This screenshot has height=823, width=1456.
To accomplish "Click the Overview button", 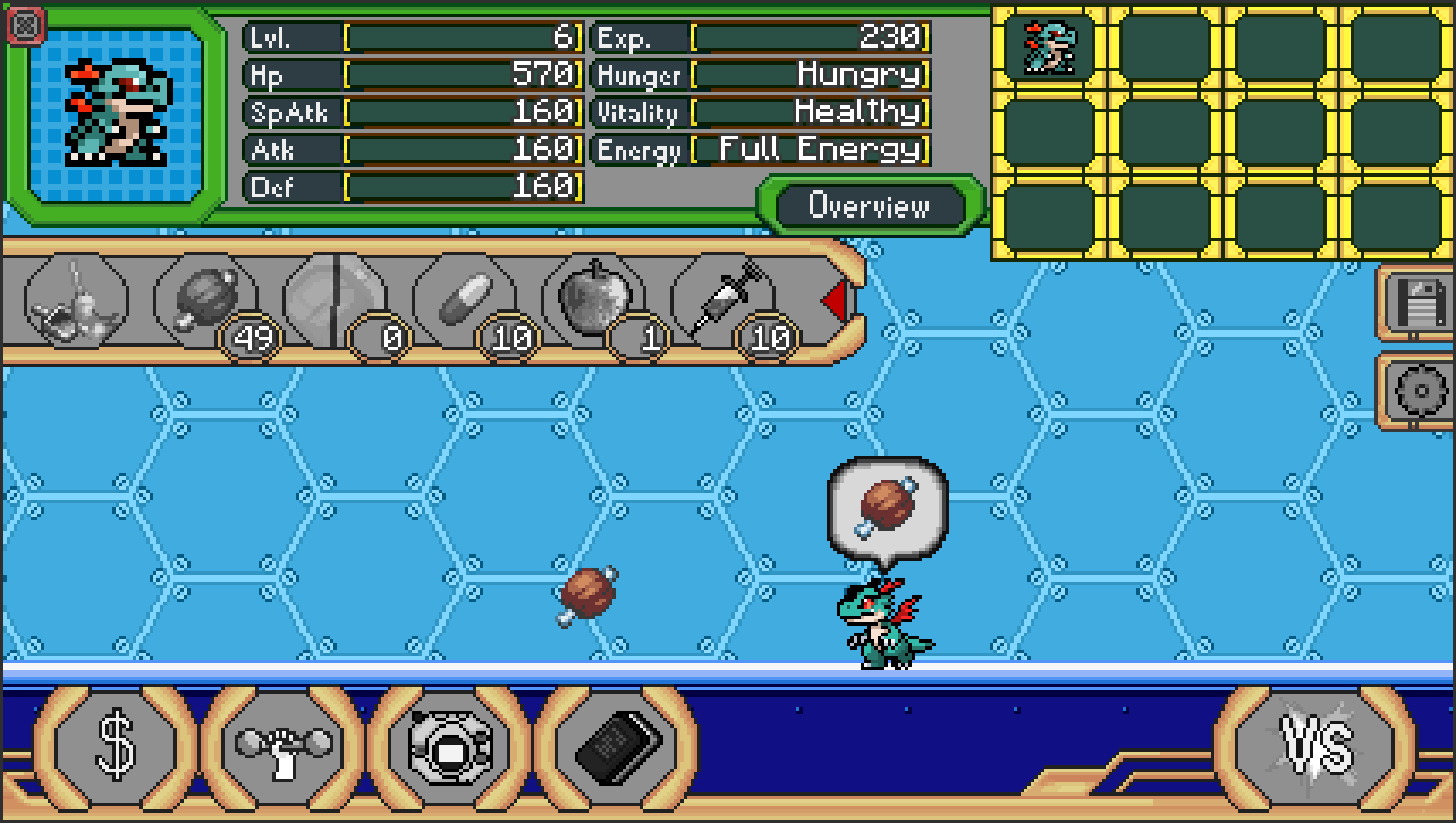I will coord(869,205).
